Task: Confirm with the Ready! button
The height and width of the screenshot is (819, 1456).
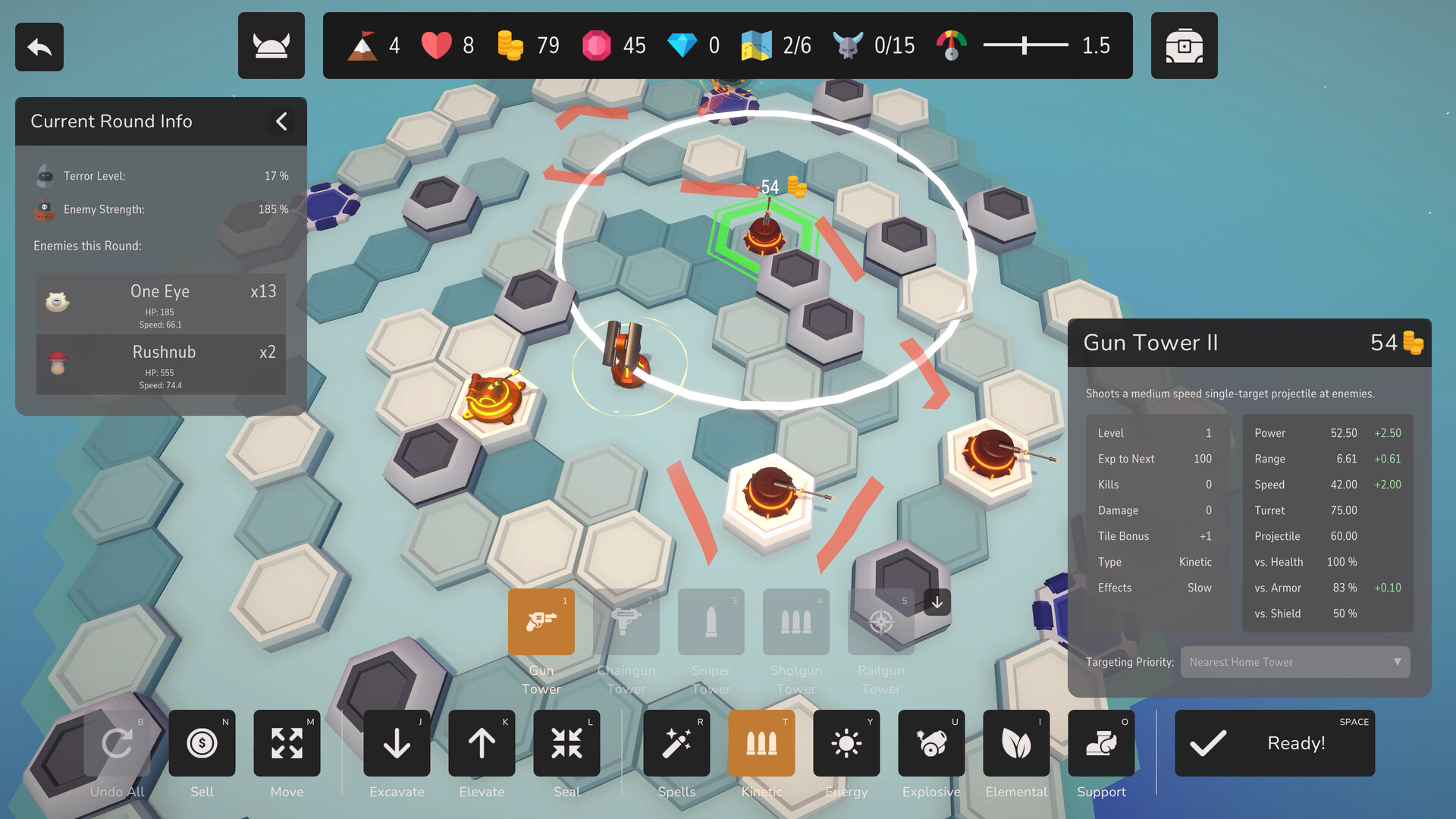Action: 1274,743
